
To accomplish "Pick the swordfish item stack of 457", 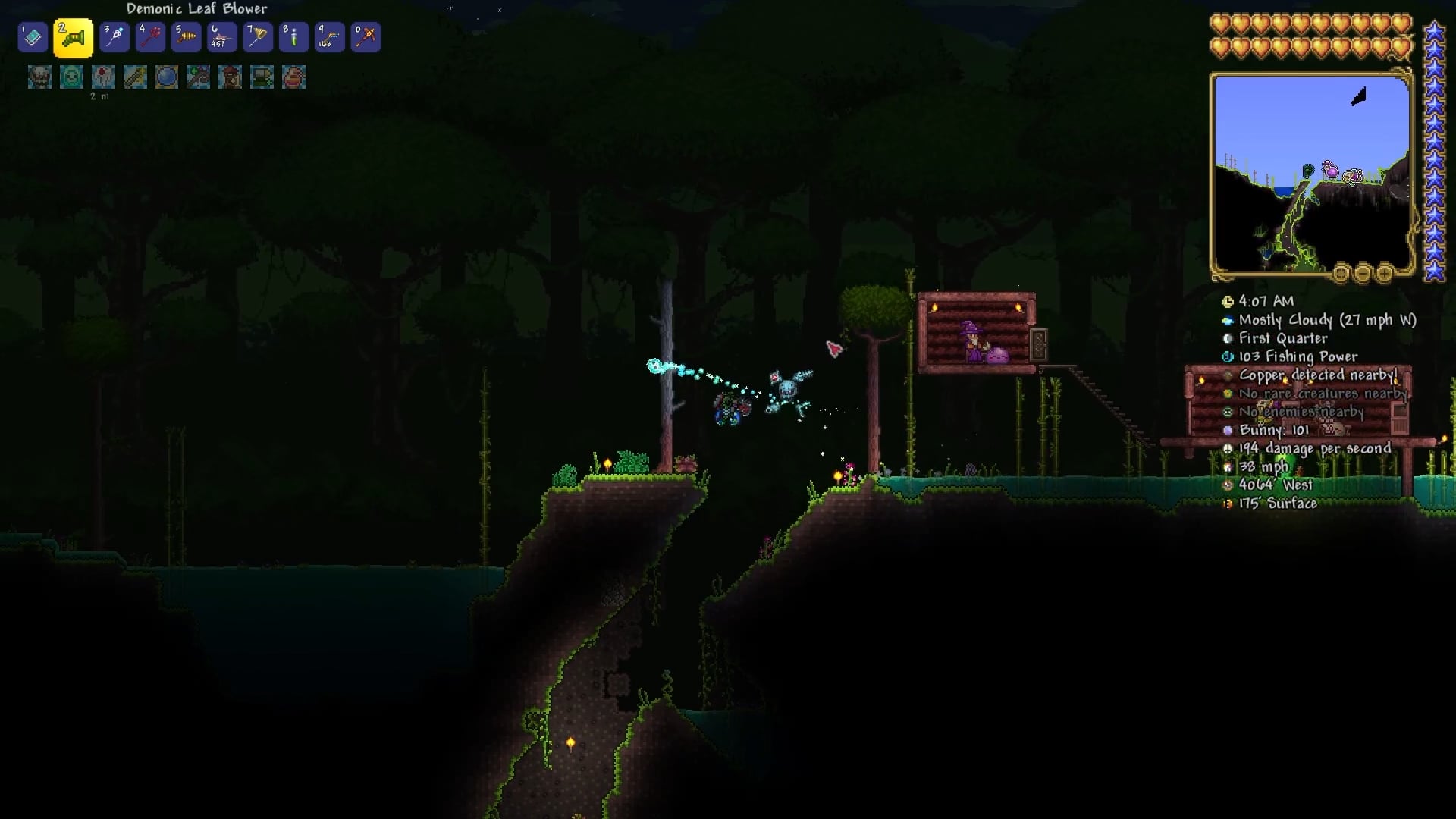I will click(x=221, y=37).
